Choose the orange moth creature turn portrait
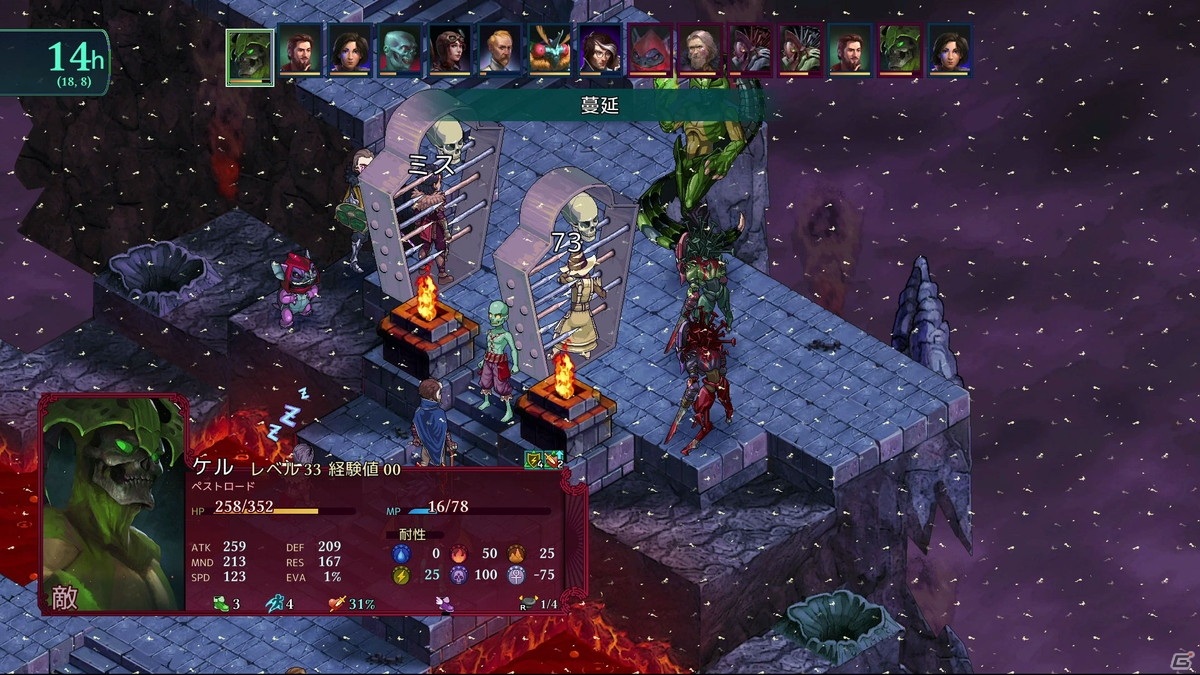The image size is (1200, 675). pos(549,49)
